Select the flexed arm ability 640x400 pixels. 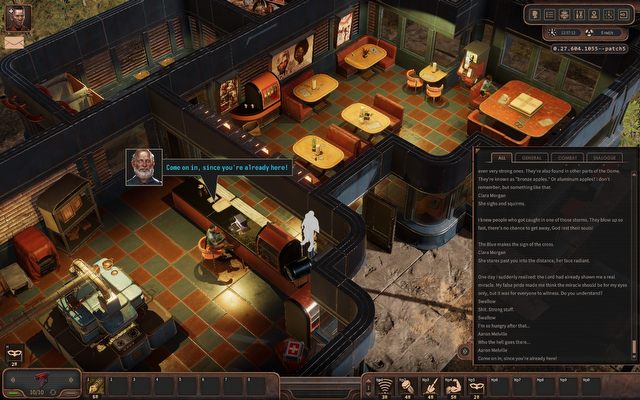point(452,385)
